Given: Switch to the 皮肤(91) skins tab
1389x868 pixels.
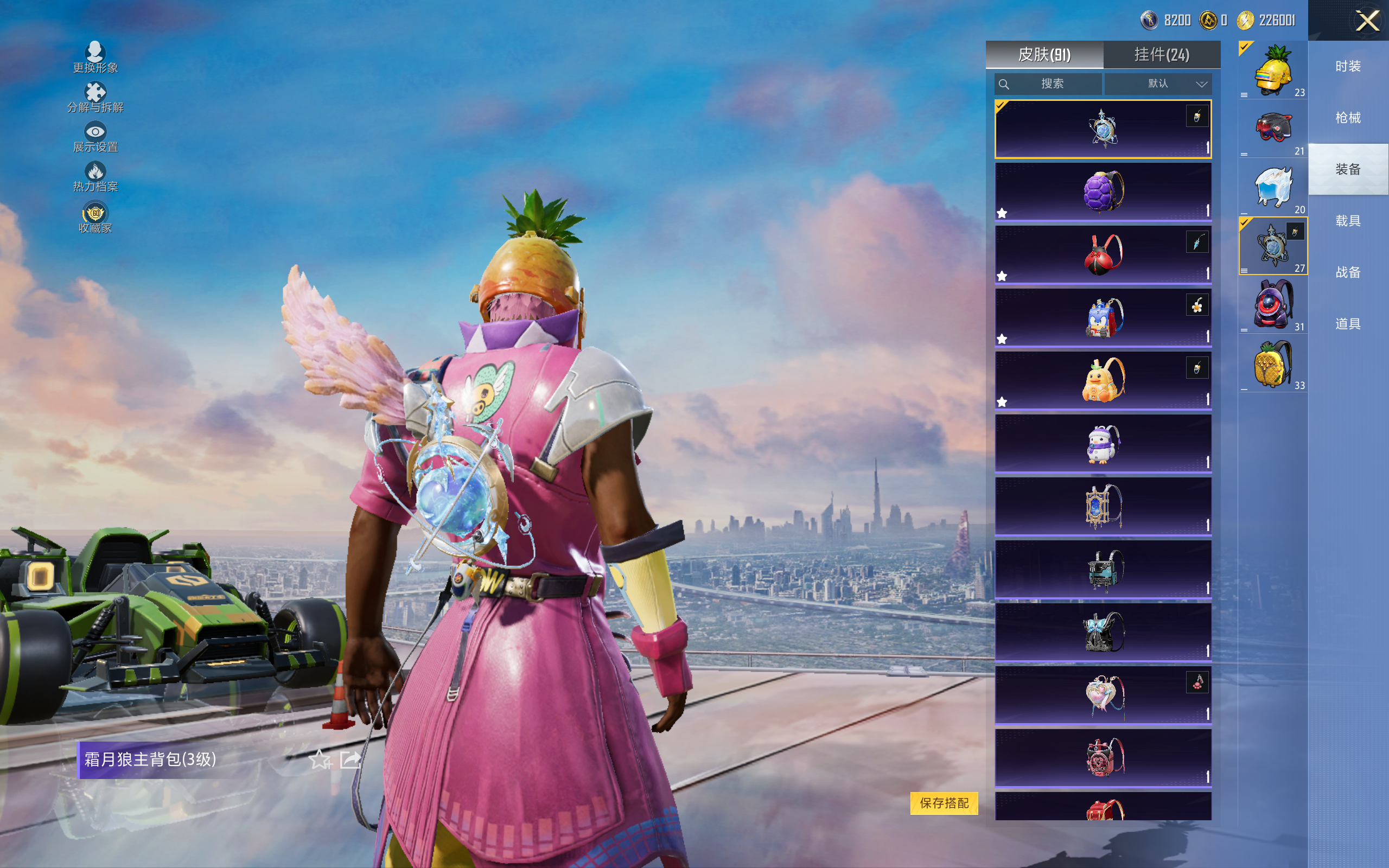Looking at the screenshot, I should click(x=1044, y=55).
